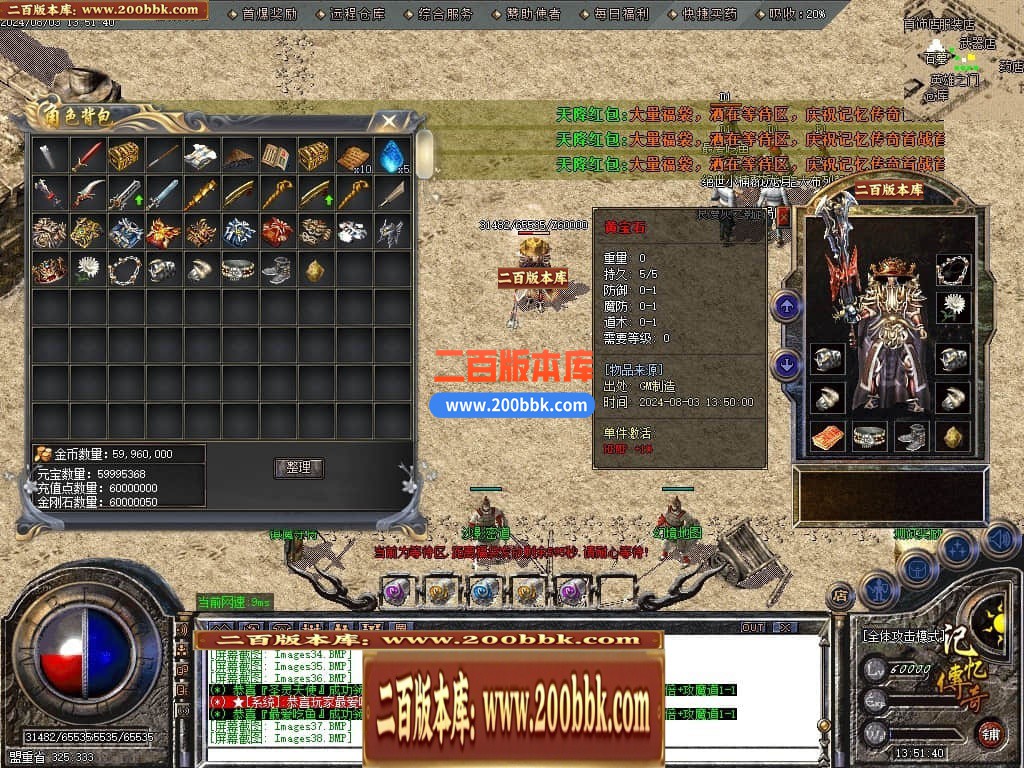The height and width of the screenshot is (768, 1024).
Task: Open the 铺 shop button
Action: (990, 732)
